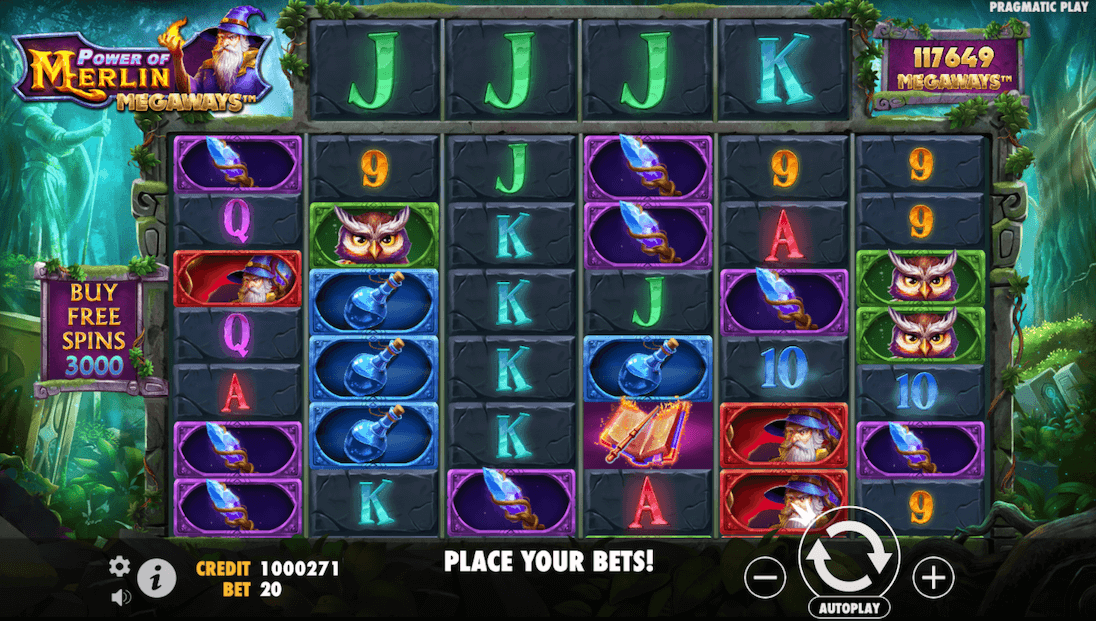Show the game information page
The width and height of the screenshot is (1096, 621).
pyautogui.click(x=155, y=578)
